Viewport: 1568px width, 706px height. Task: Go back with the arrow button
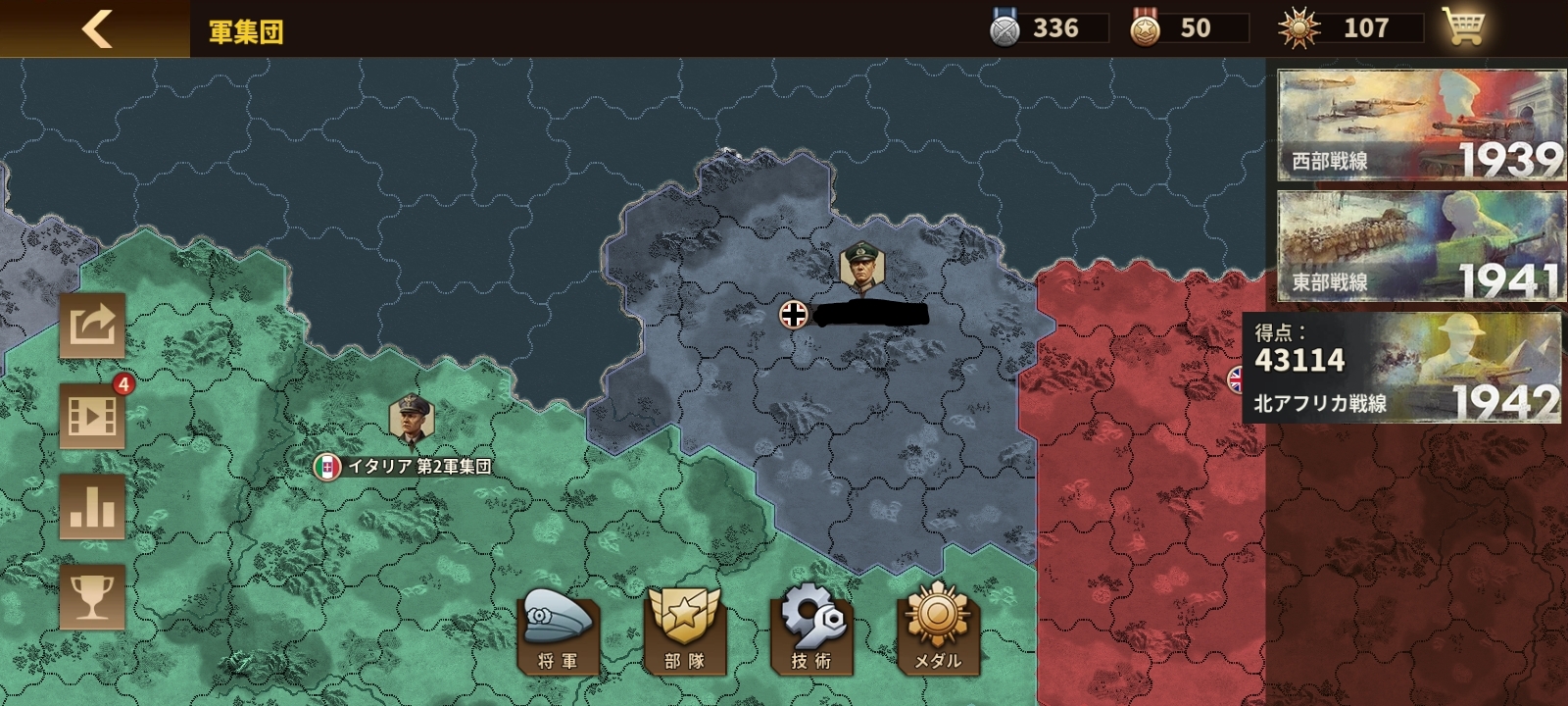coord(96,28)
